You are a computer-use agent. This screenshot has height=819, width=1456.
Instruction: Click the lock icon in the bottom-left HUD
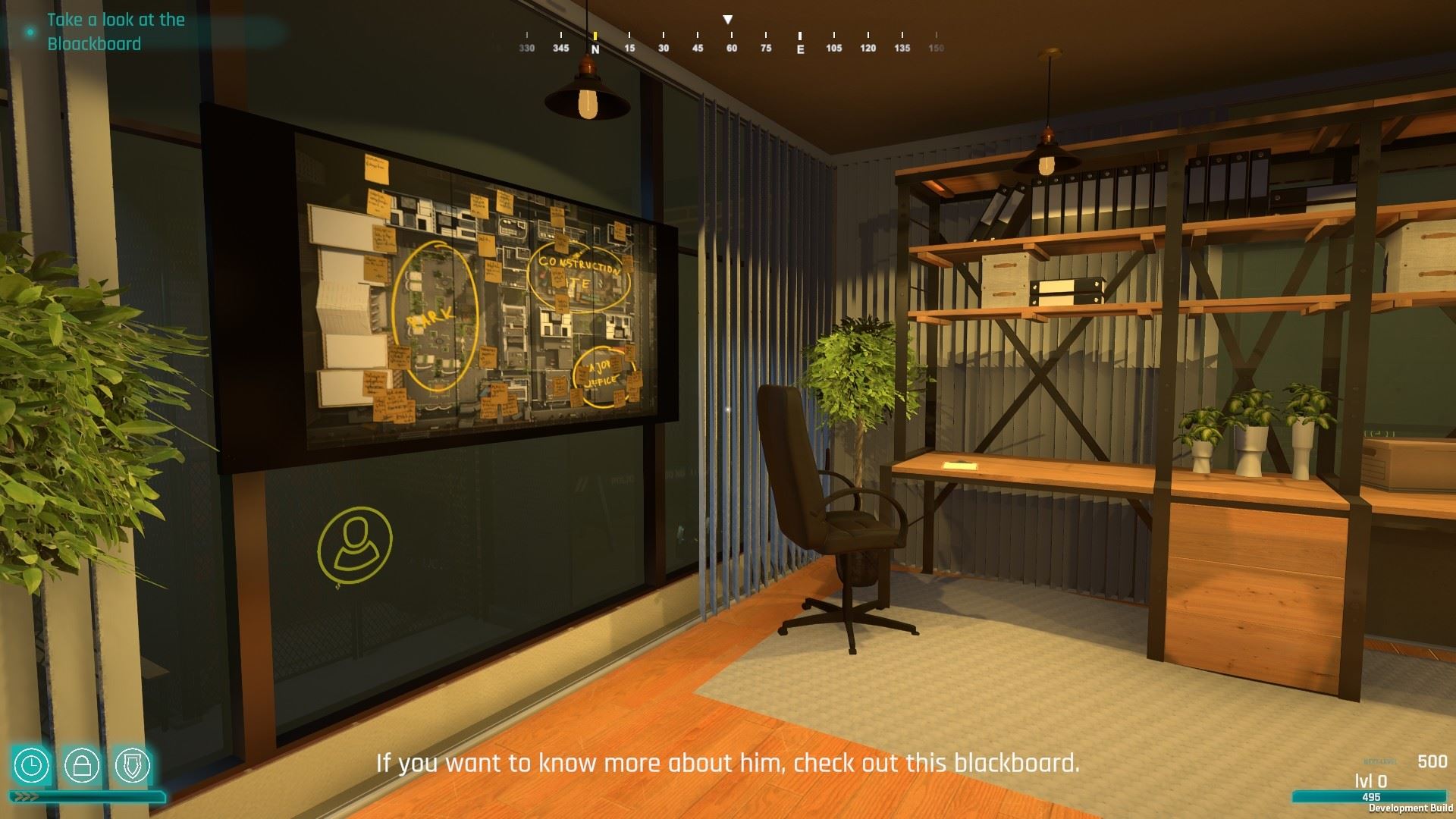pyautogui.click(x=83, y=766)
